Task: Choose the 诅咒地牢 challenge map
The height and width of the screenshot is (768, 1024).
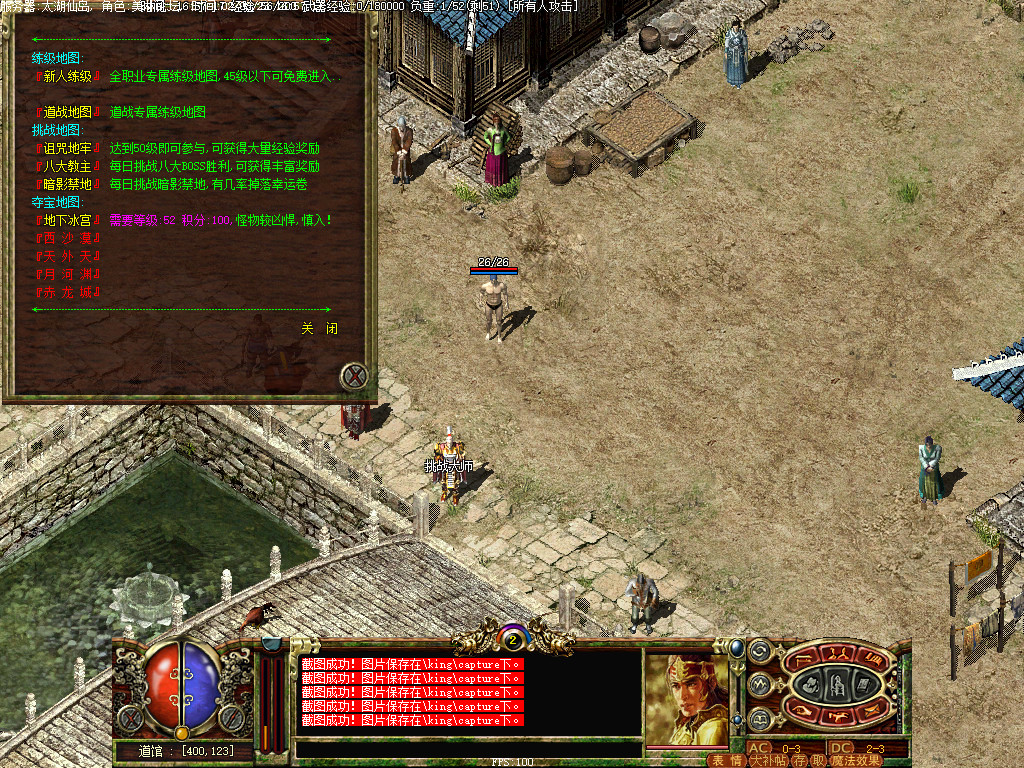Action: [68, 148]
